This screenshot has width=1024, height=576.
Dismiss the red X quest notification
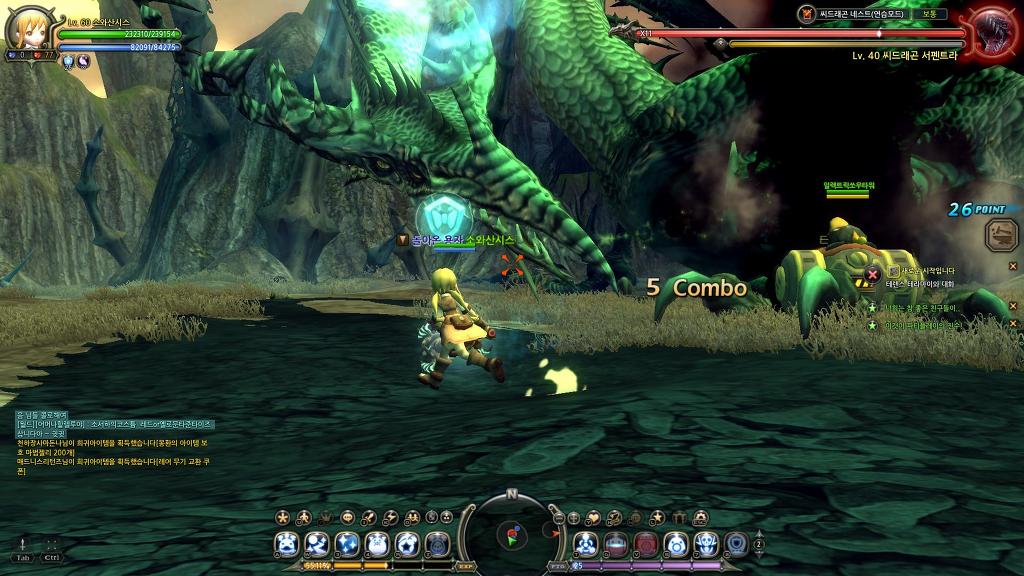pos(872,274)
